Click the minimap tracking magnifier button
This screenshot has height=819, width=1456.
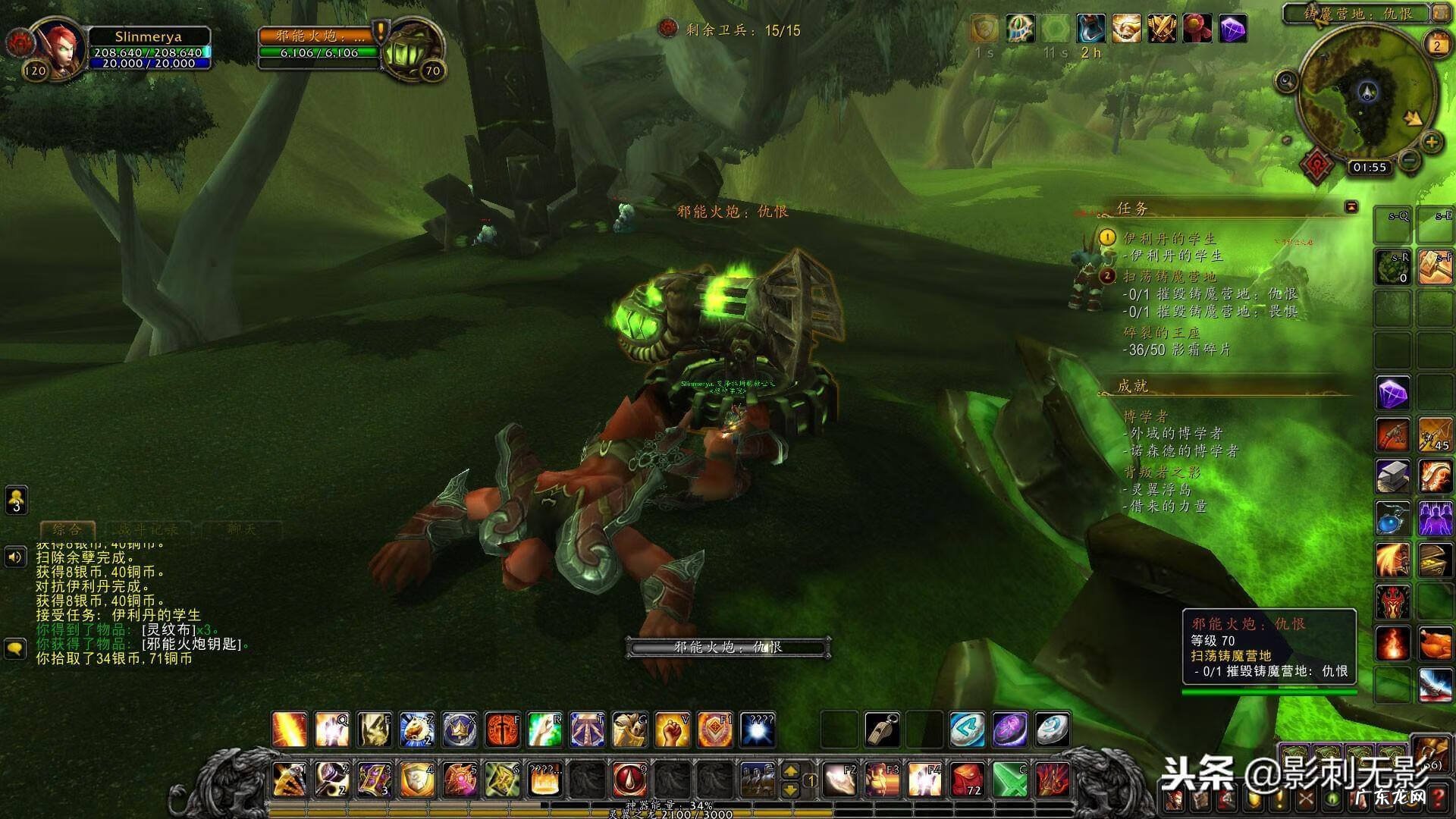[x=1286, y=80]
